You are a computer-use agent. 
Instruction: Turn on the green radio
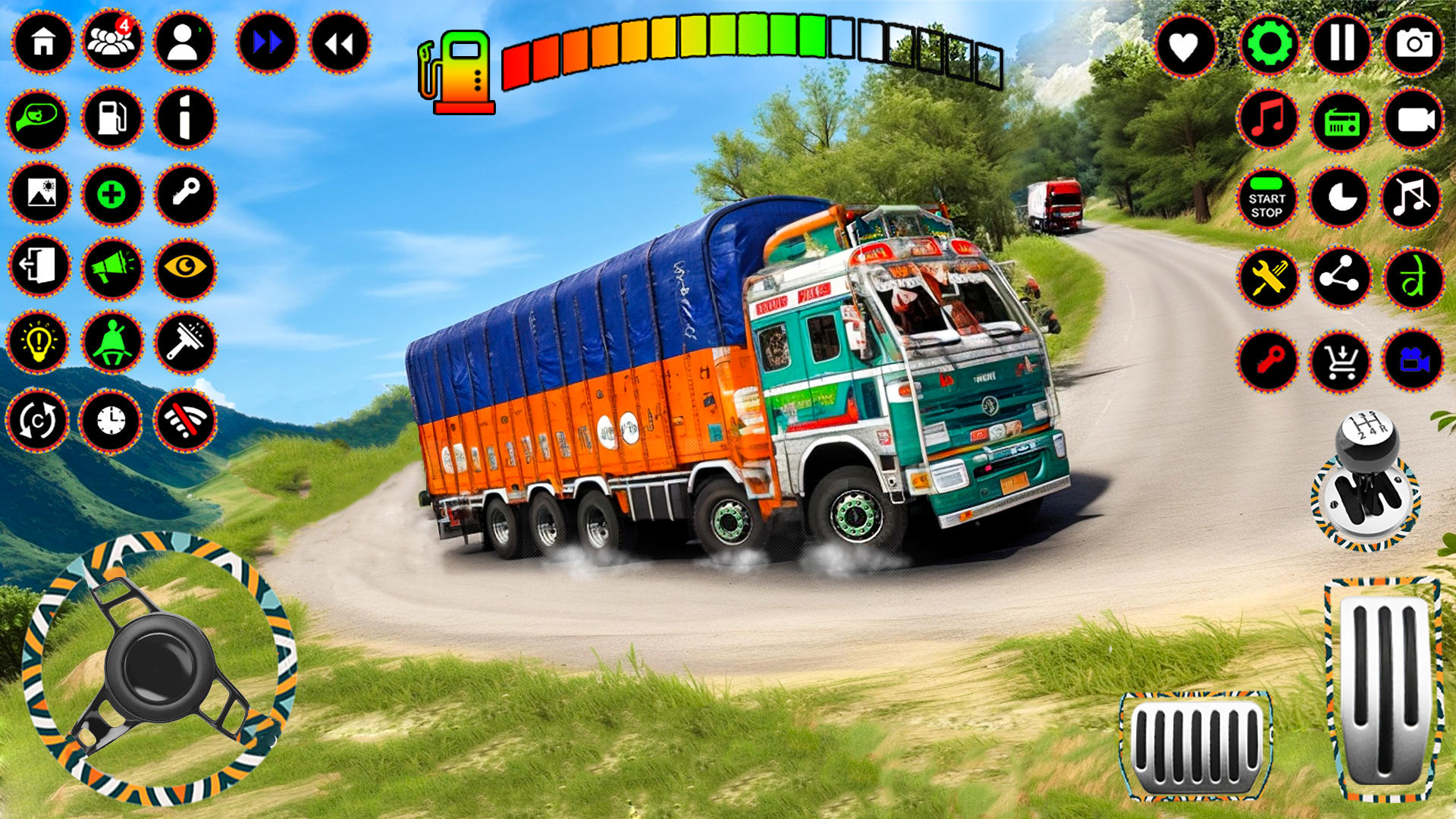1341,121
